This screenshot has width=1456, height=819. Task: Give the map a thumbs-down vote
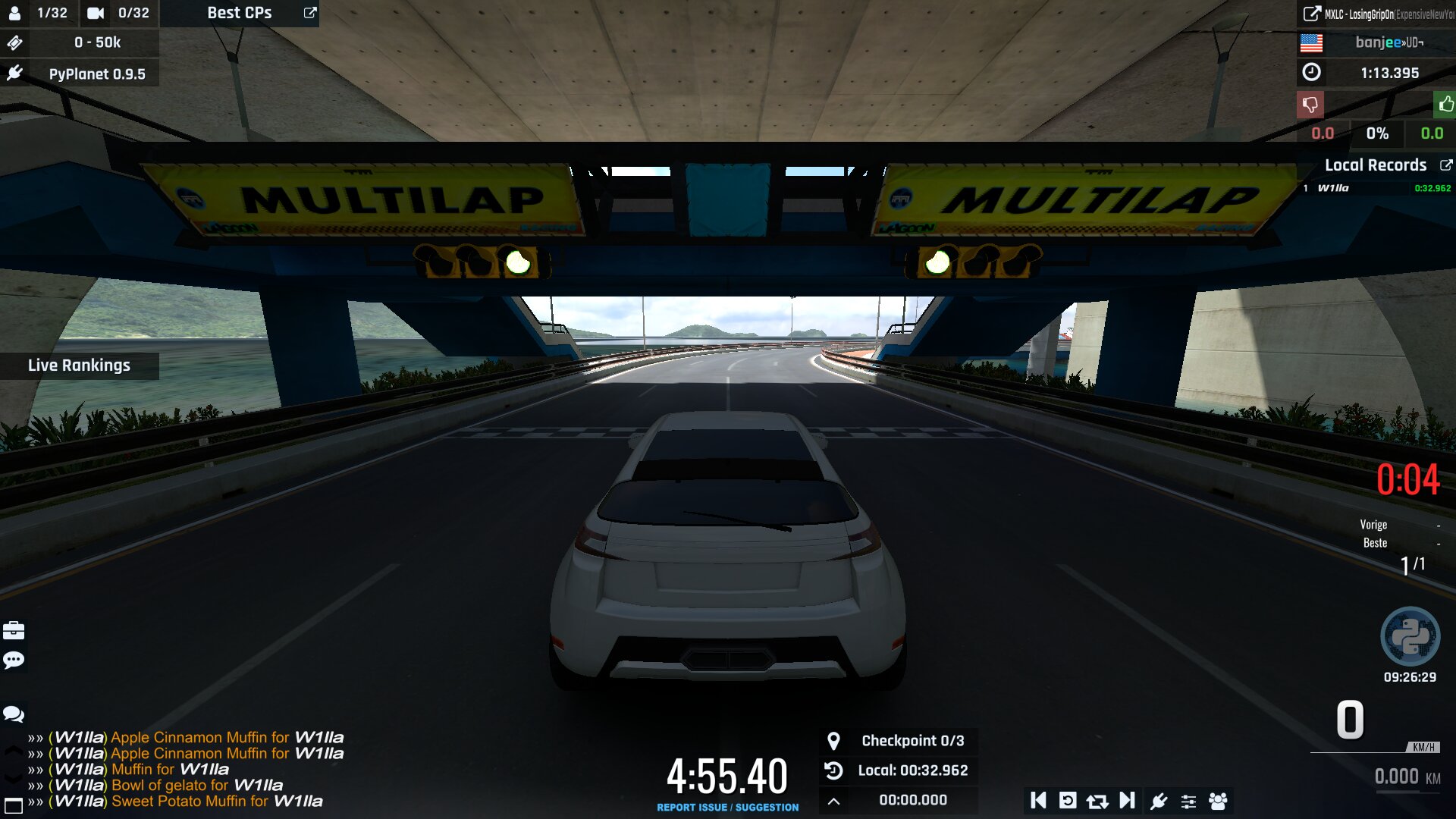(x=1310, y=105)
